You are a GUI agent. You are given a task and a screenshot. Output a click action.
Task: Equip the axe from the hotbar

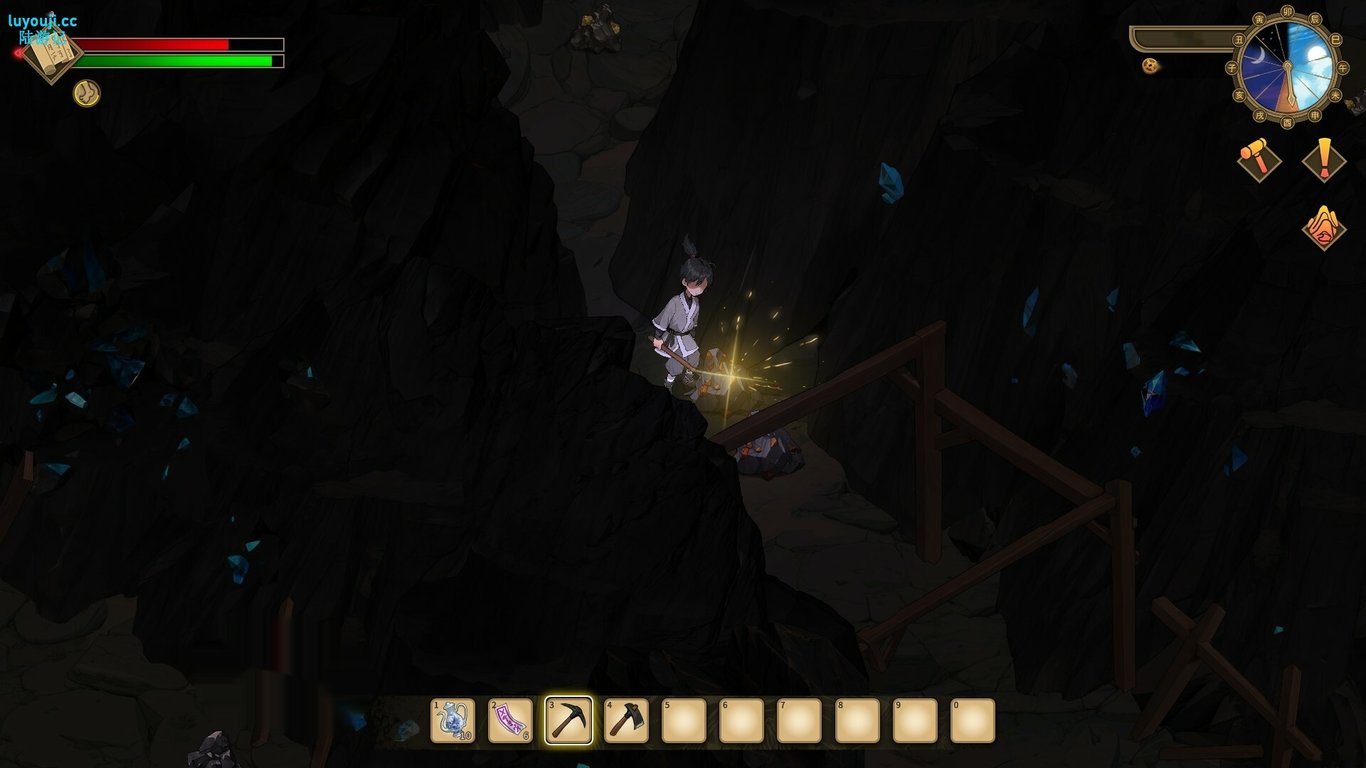[627, 720]
